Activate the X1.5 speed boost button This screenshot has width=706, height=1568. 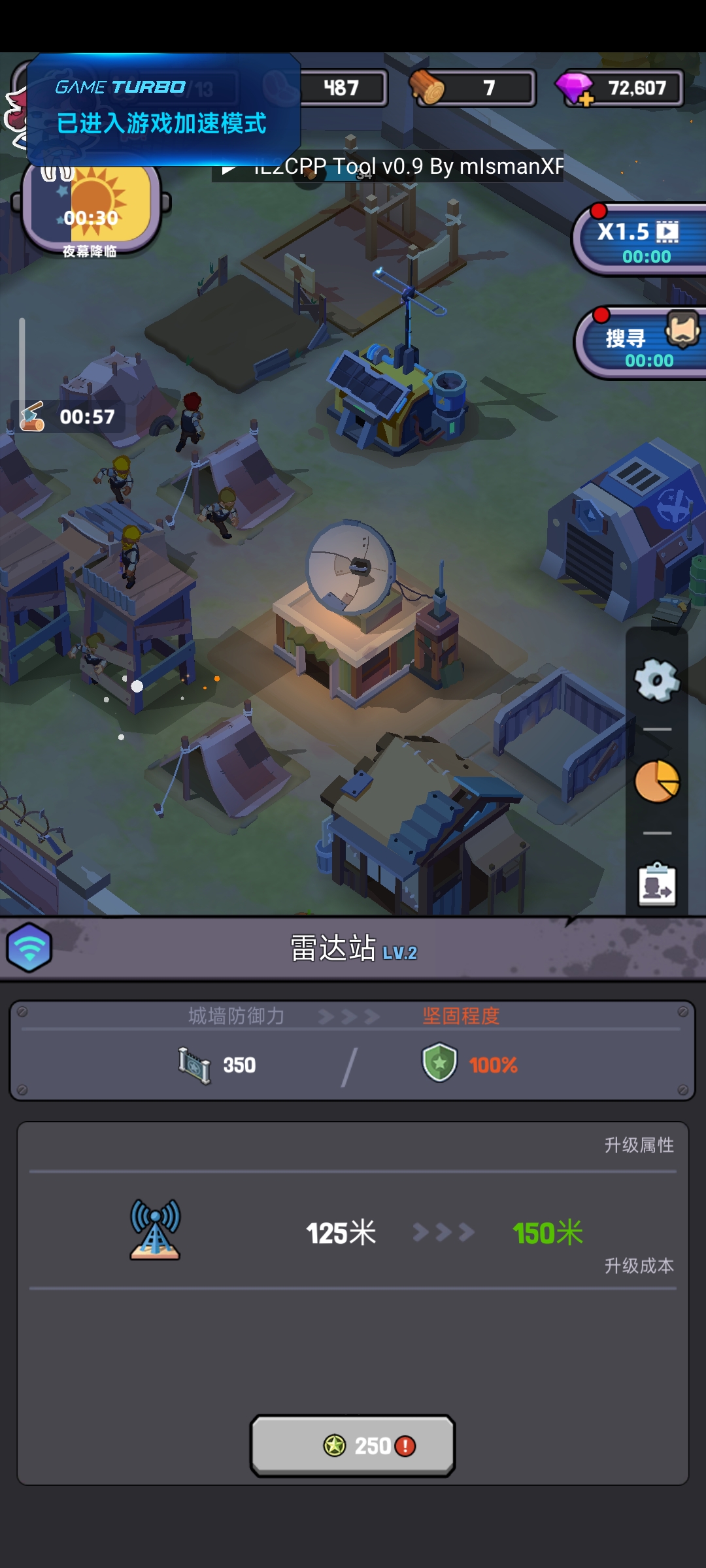coord(639,240)
